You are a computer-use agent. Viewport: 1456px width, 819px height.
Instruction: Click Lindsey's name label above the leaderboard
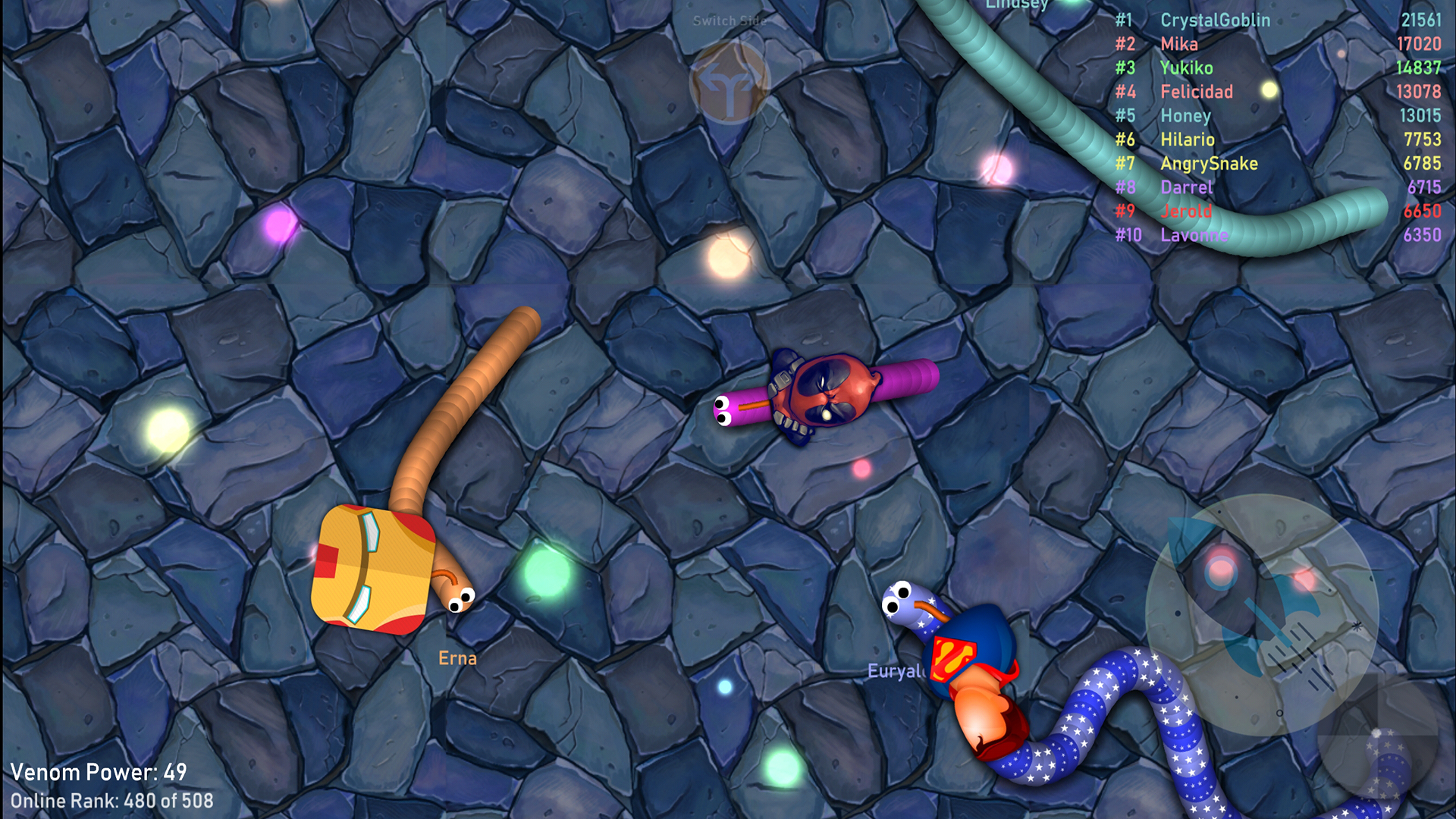click(1016, 6)
